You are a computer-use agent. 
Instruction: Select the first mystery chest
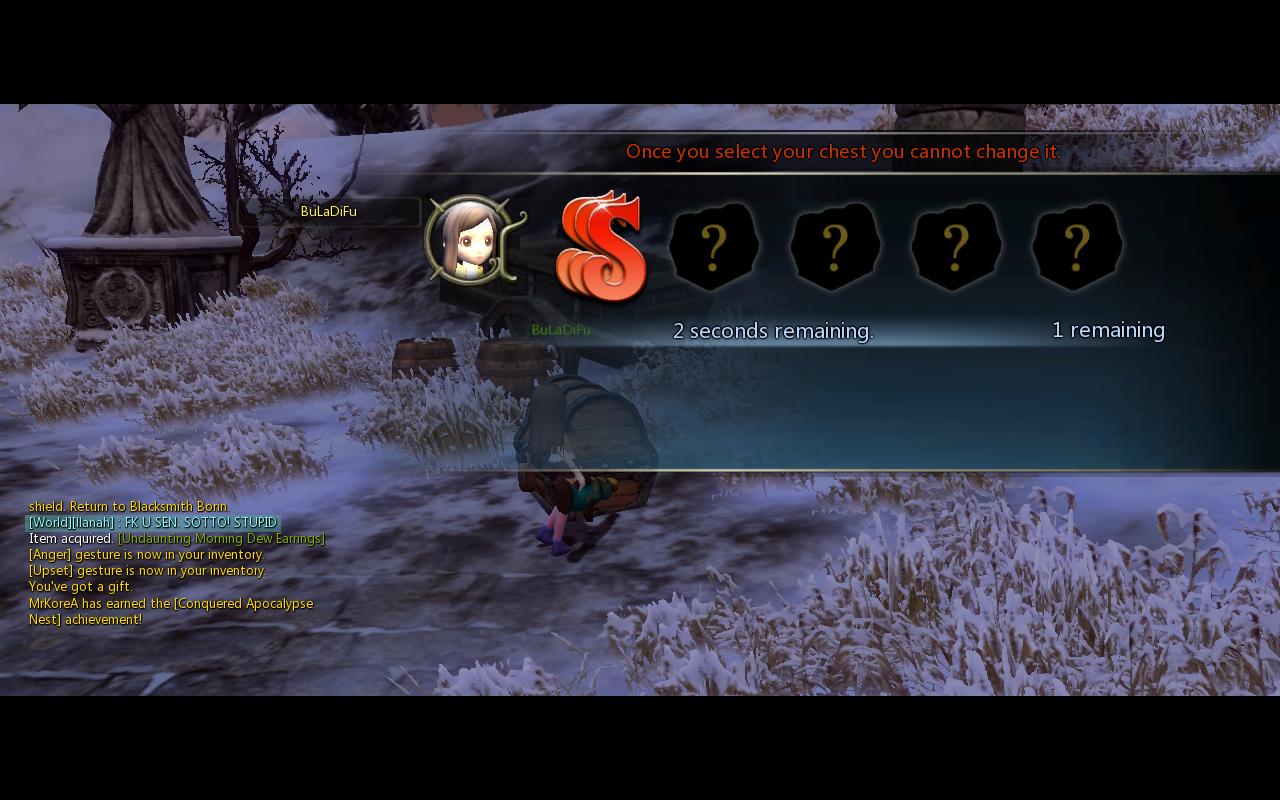tap(714, 247)
